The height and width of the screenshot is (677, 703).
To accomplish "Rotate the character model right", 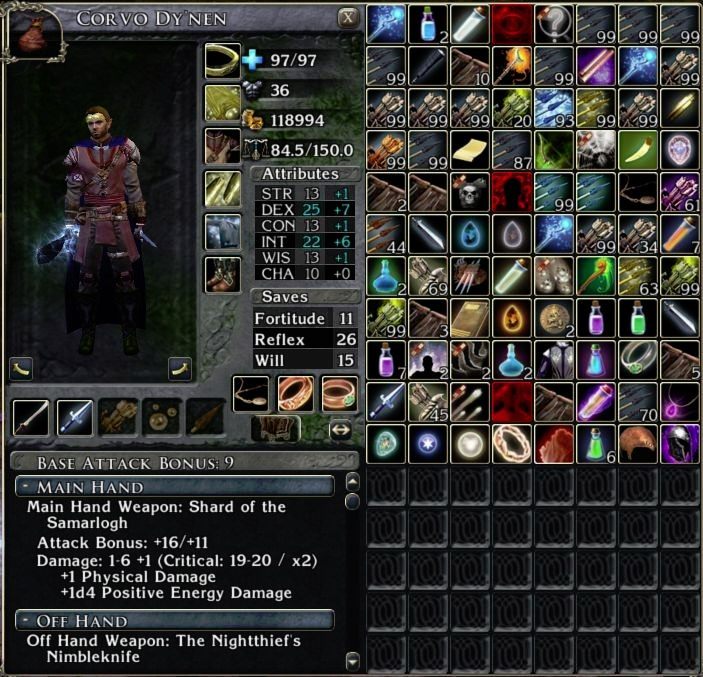I will 180,366.
